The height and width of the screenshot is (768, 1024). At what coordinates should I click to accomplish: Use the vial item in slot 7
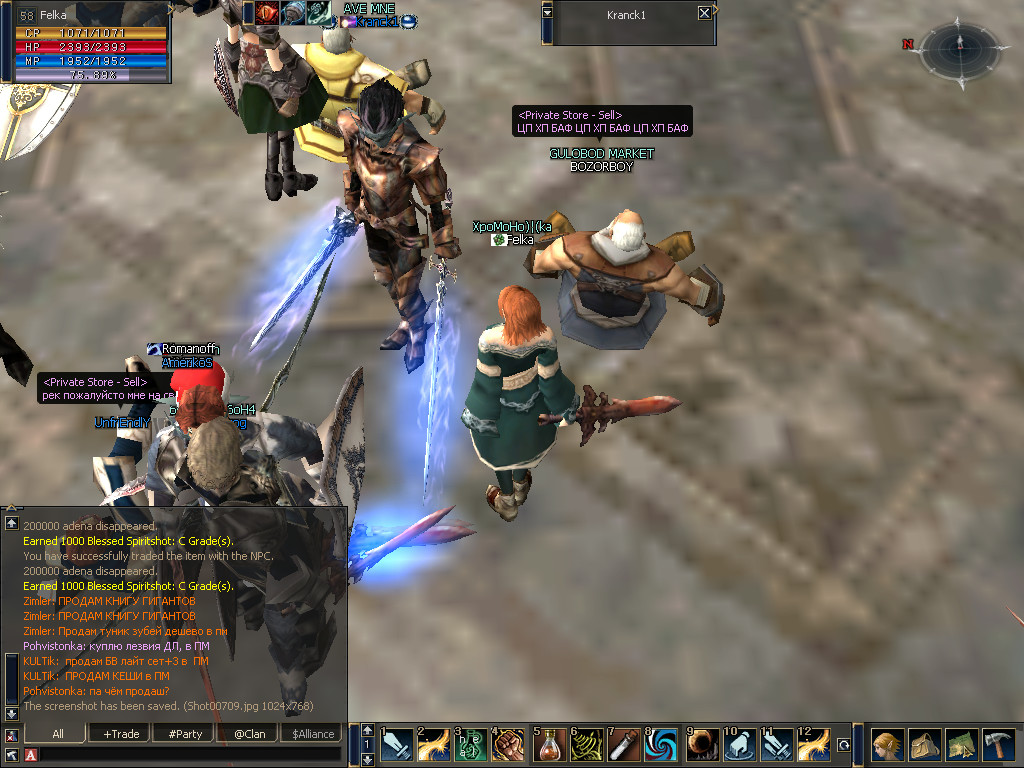click(x=624, y=745)
